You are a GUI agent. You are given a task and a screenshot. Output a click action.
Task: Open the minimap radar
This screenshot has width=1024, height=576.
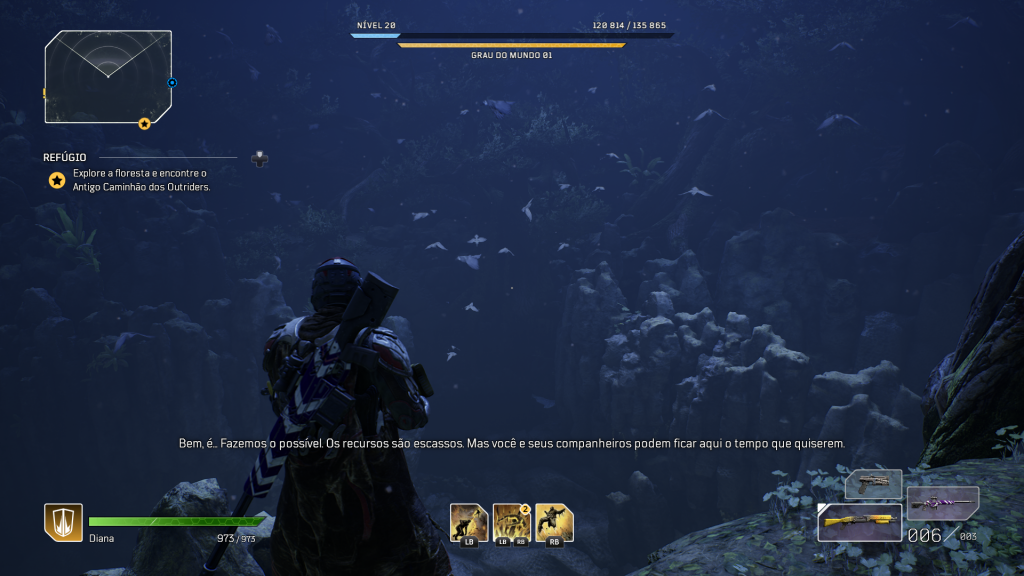108,75
